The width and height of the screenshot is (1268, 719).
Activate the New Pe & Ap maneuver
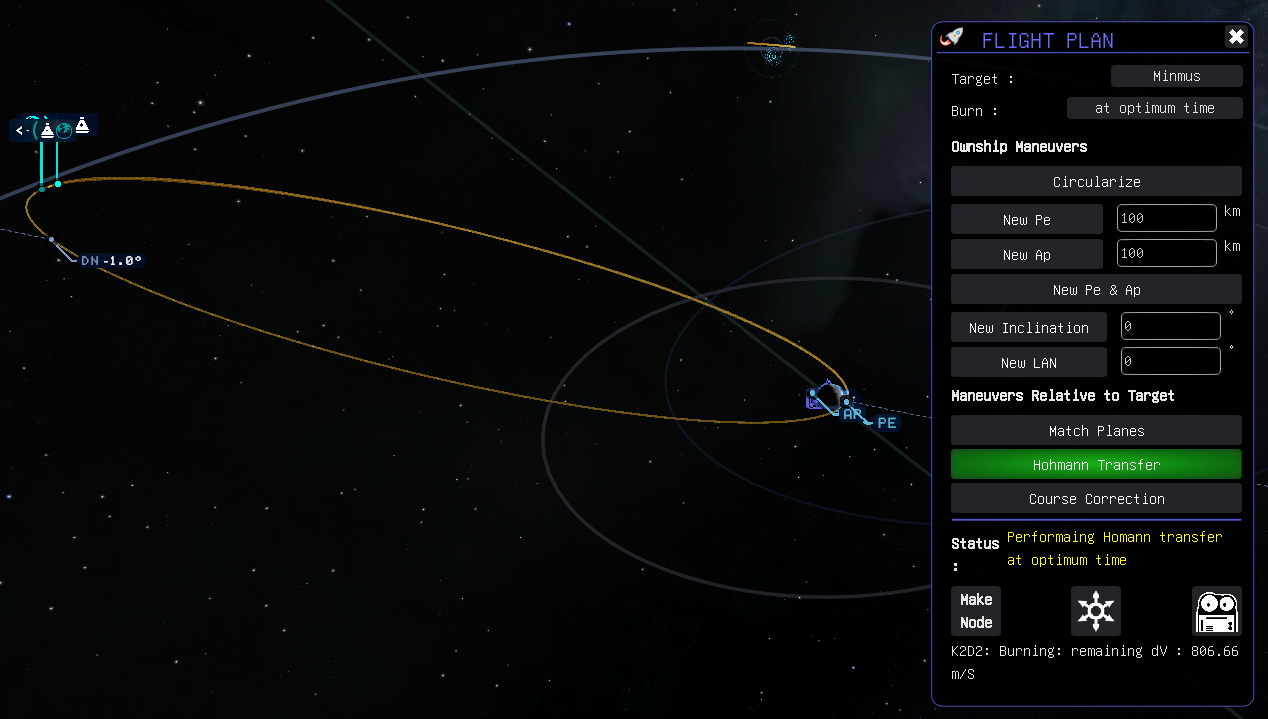point(1096,290)
